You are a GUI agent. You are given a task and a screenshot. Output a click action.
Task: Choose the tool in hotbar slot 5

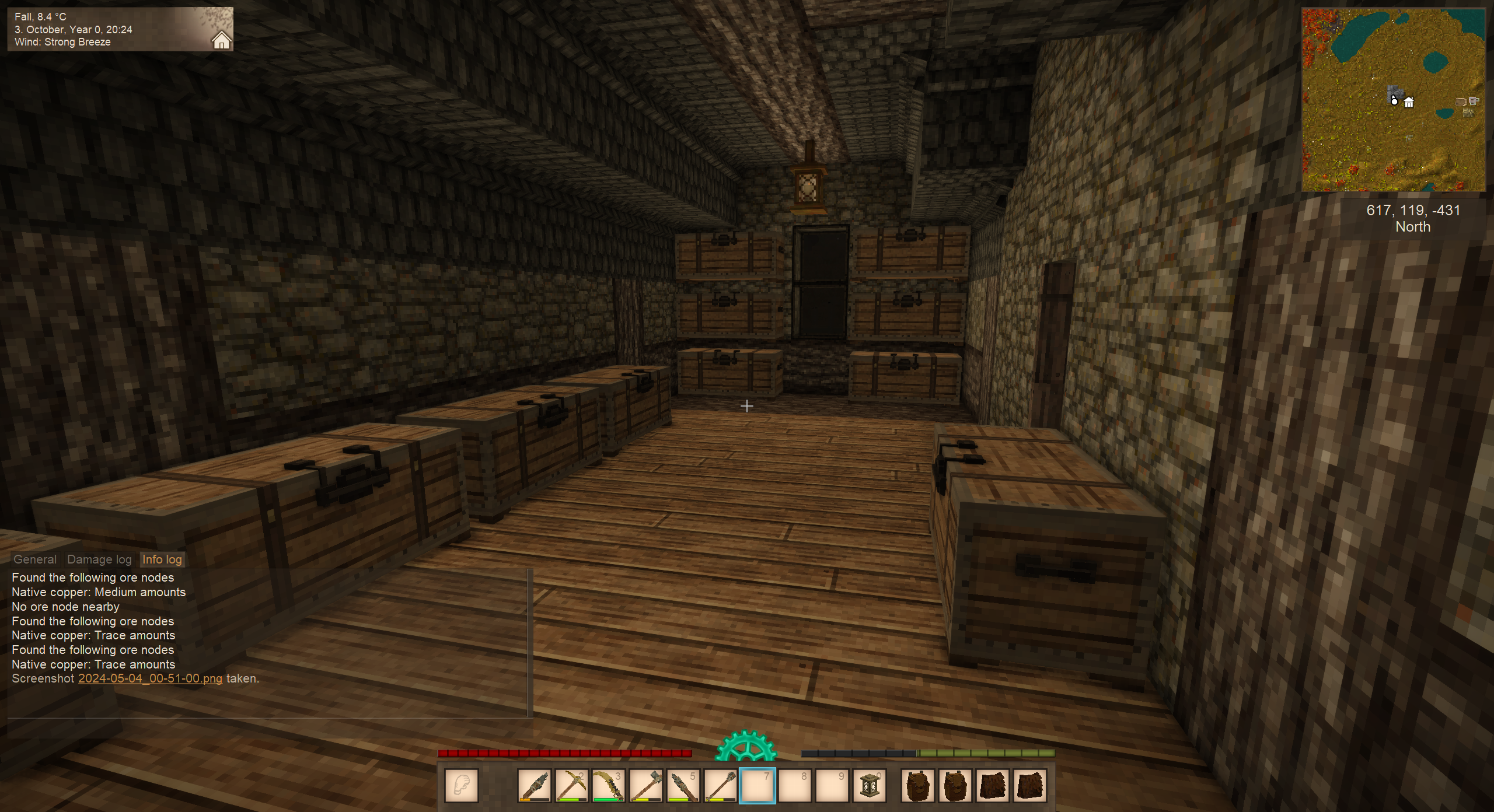[x=683, y=786]
